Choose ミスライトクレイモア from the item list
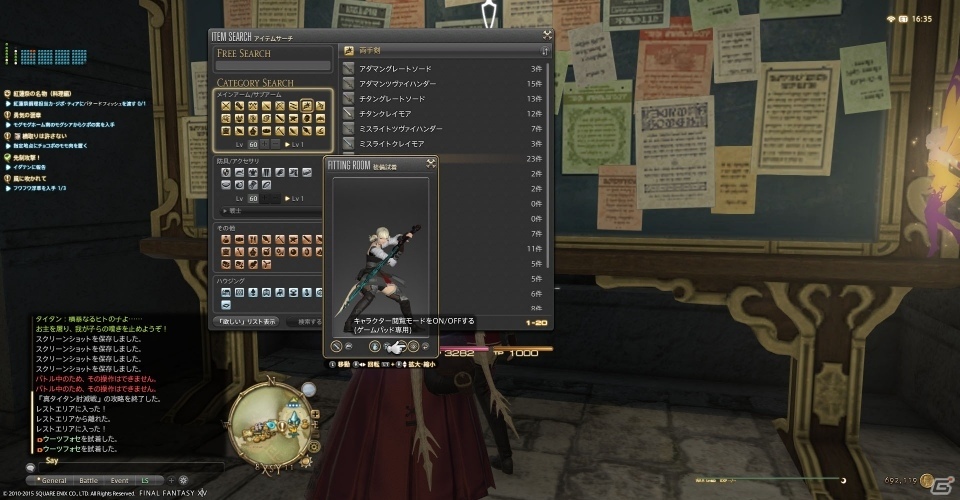The image size is (960, 500). coord(440,144)
